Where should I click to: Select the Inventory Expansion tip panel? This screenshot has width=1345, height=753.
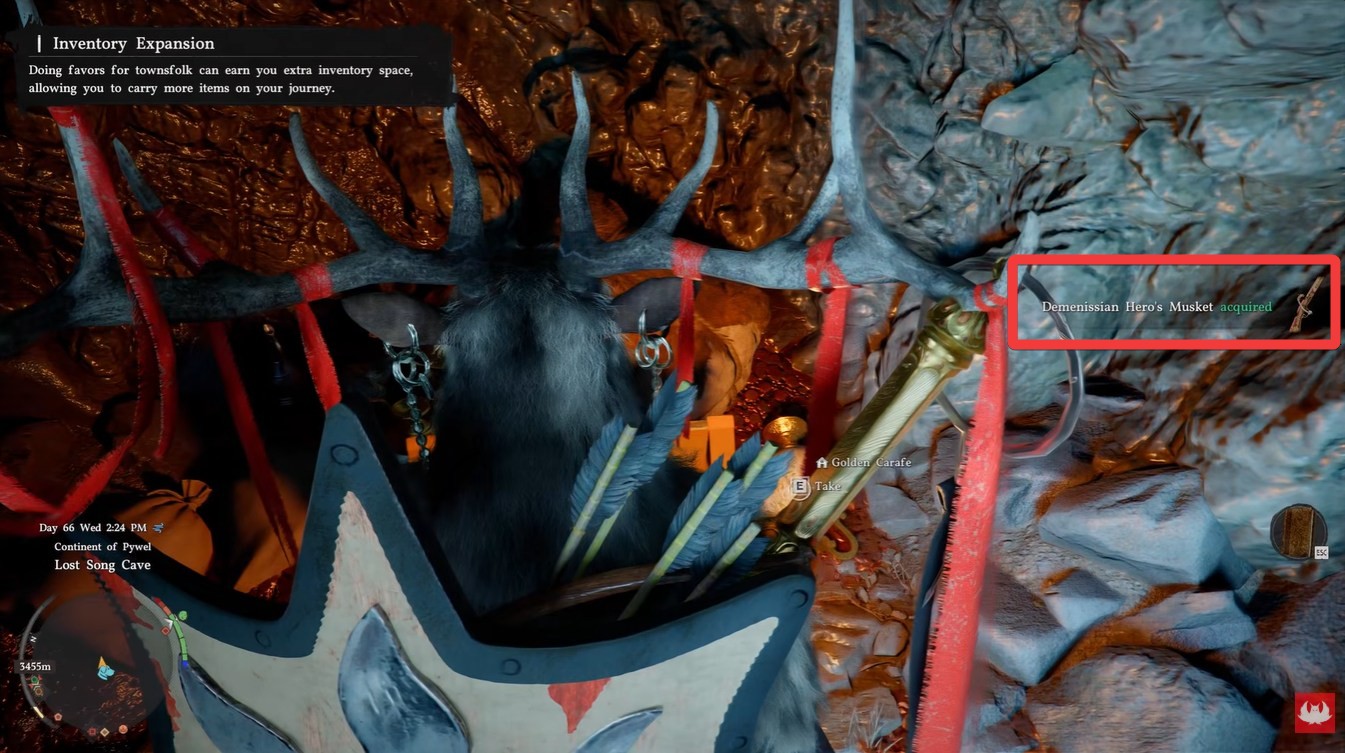coord(234,66)
